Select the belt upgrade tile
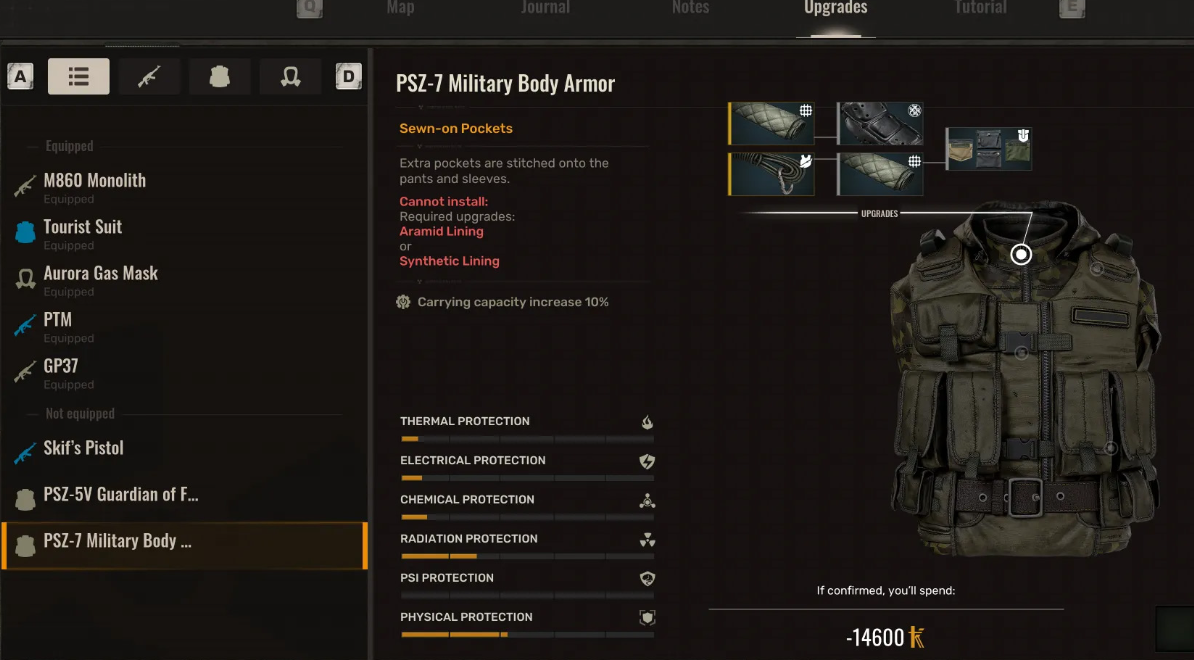The image size is (1194, 660). [880, 123]
